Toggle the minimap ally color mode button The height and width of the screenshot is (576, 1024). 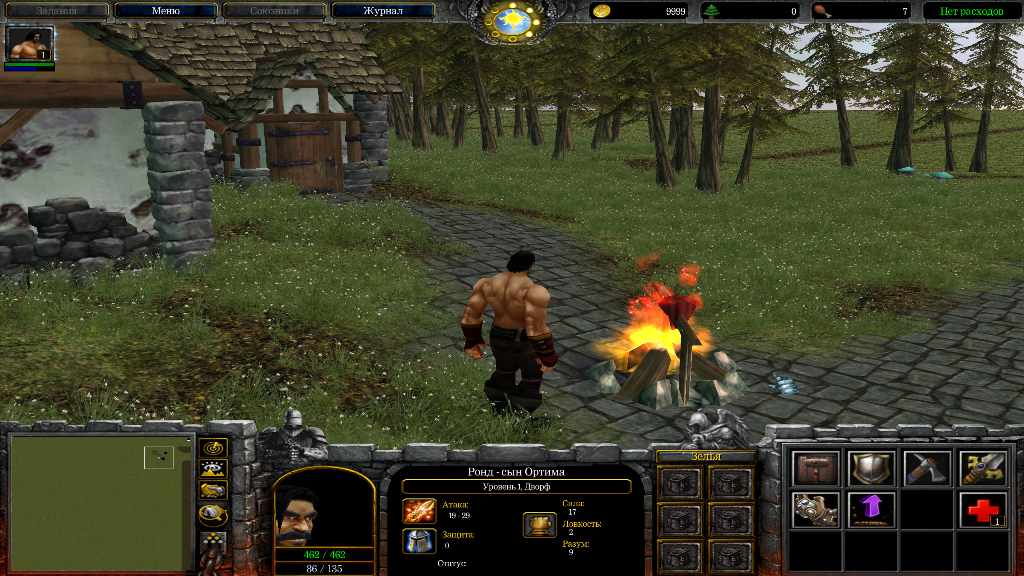(213, 490)
